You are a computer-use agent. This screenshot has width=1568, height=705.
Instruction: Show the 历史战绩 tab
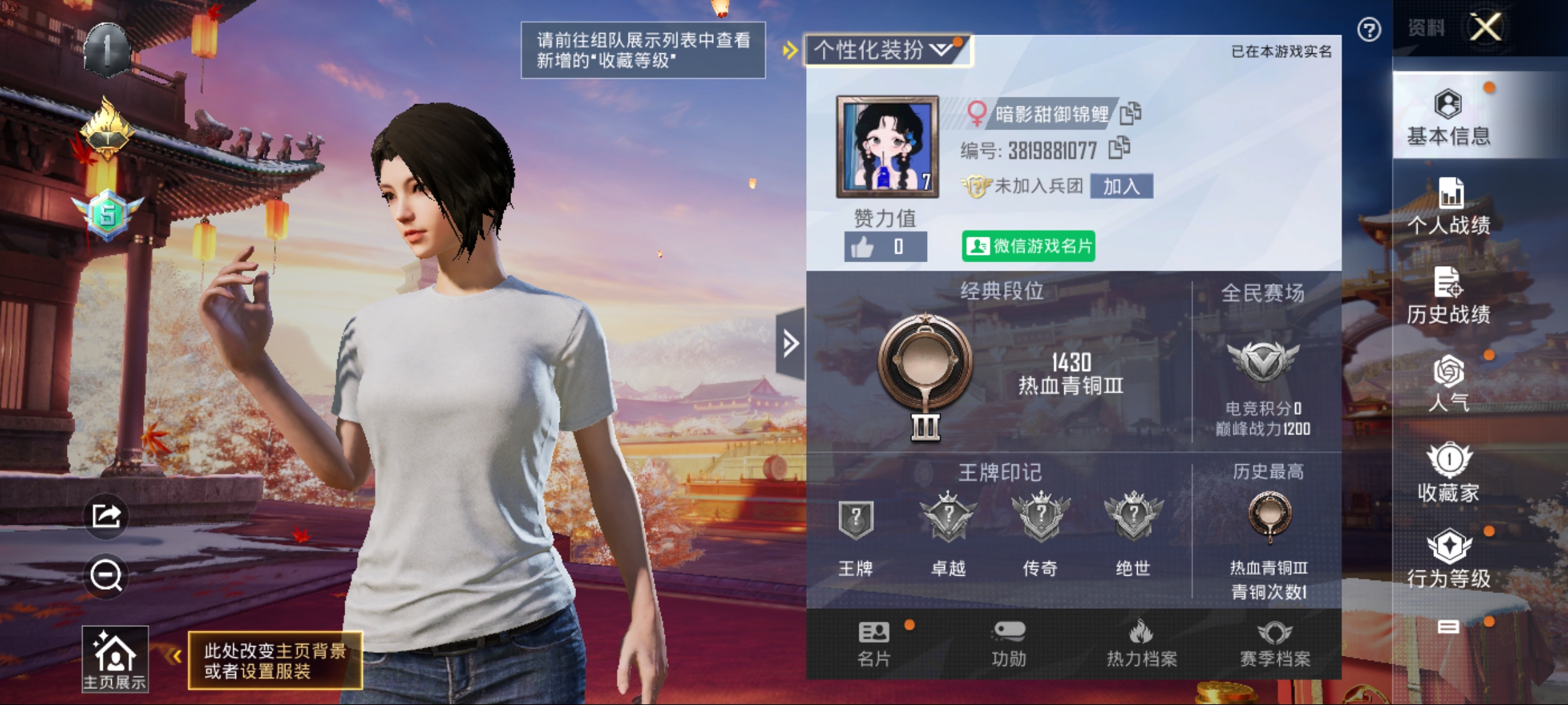(1448, 296)
